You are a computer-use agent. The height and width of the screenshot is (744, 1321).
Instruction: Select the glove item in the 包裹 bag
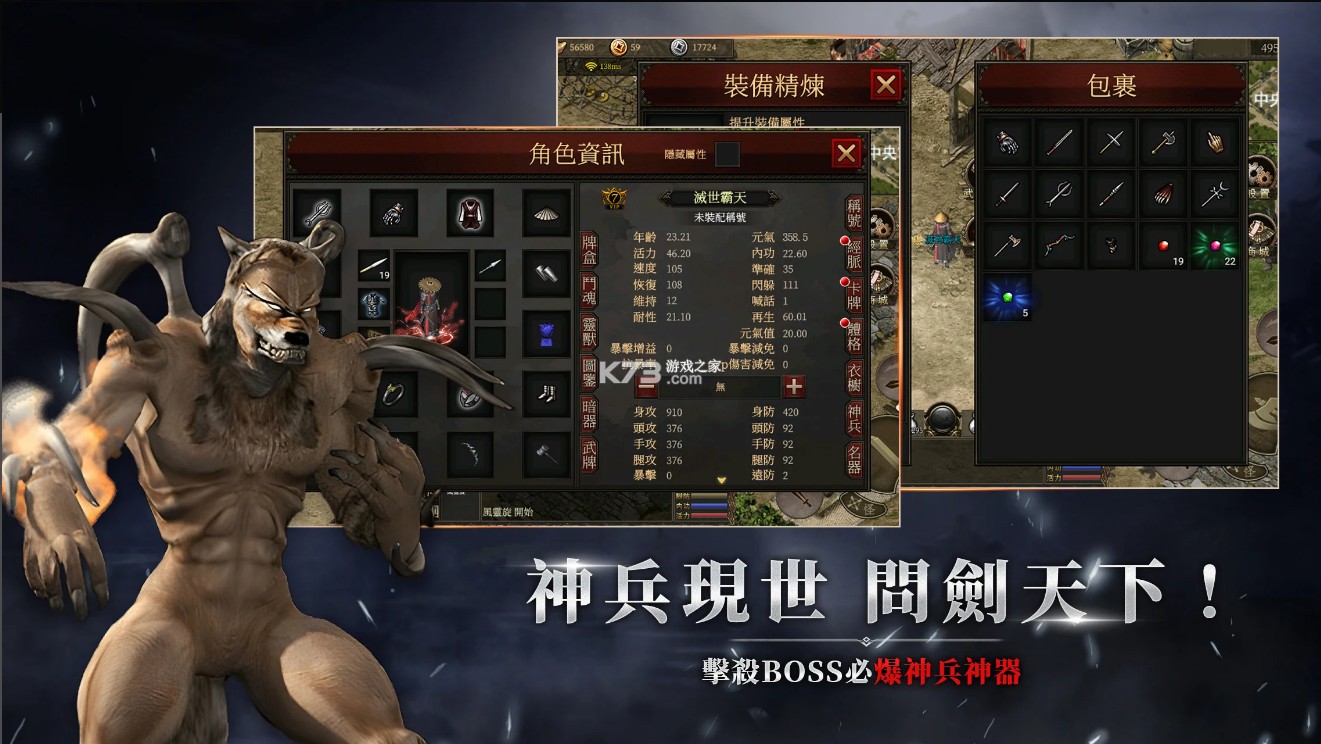1007,141
